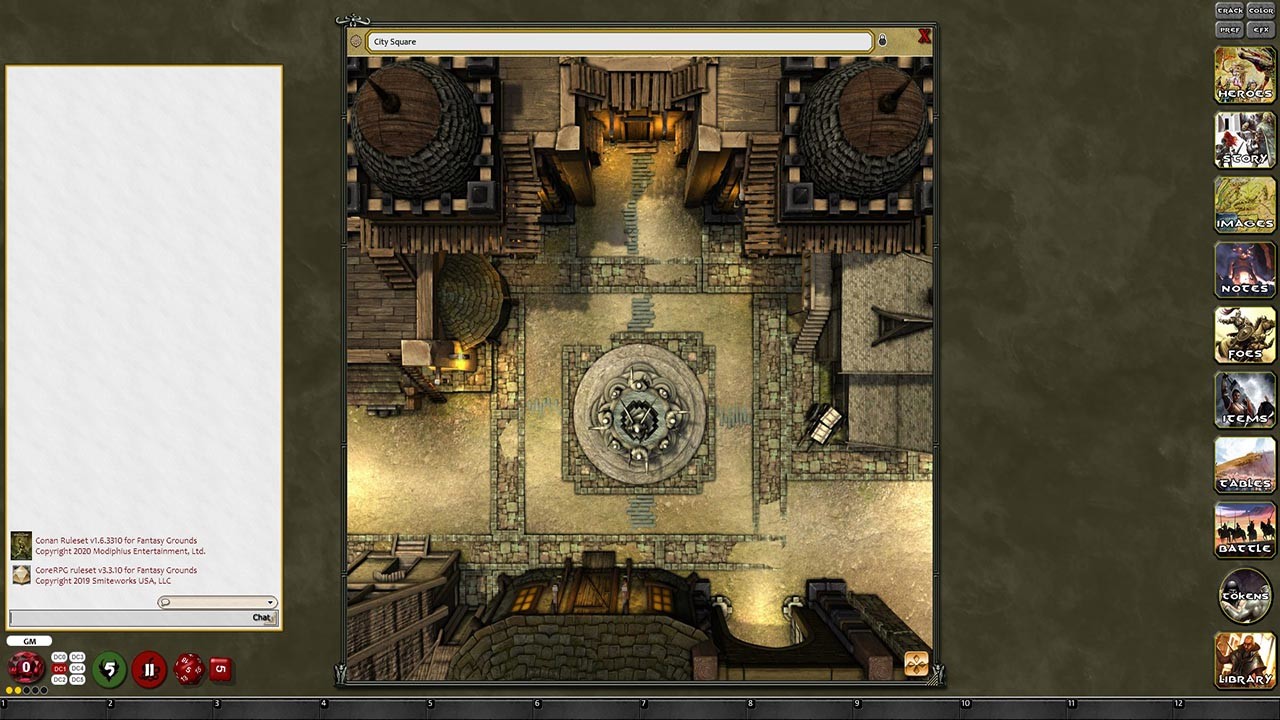1280x720 pixels.
Task: Open the Notes panel
Action: pyautogui.click(x=1244, y=270)
